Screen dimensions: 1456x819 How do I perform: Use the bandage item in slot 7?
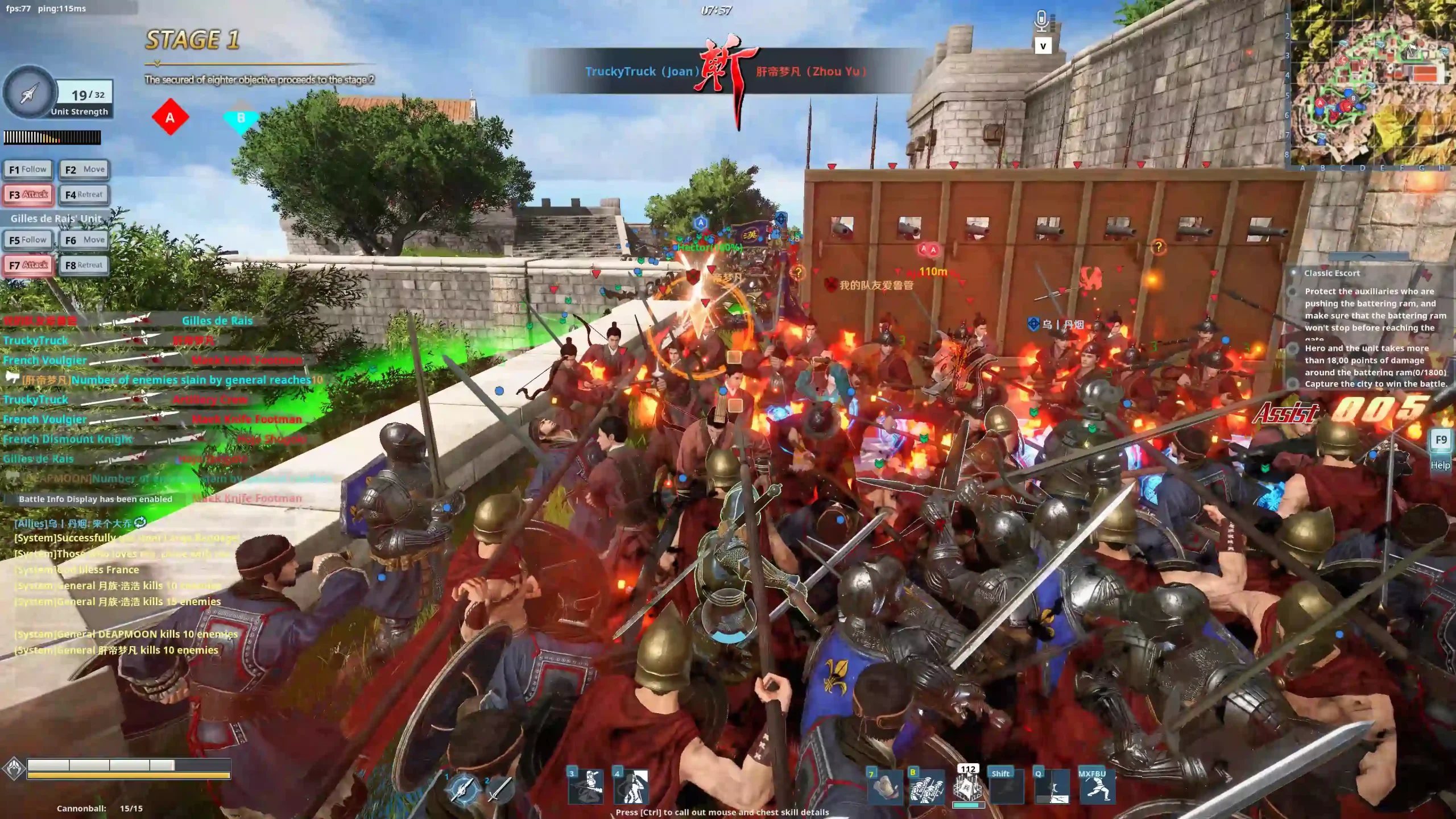885,787
